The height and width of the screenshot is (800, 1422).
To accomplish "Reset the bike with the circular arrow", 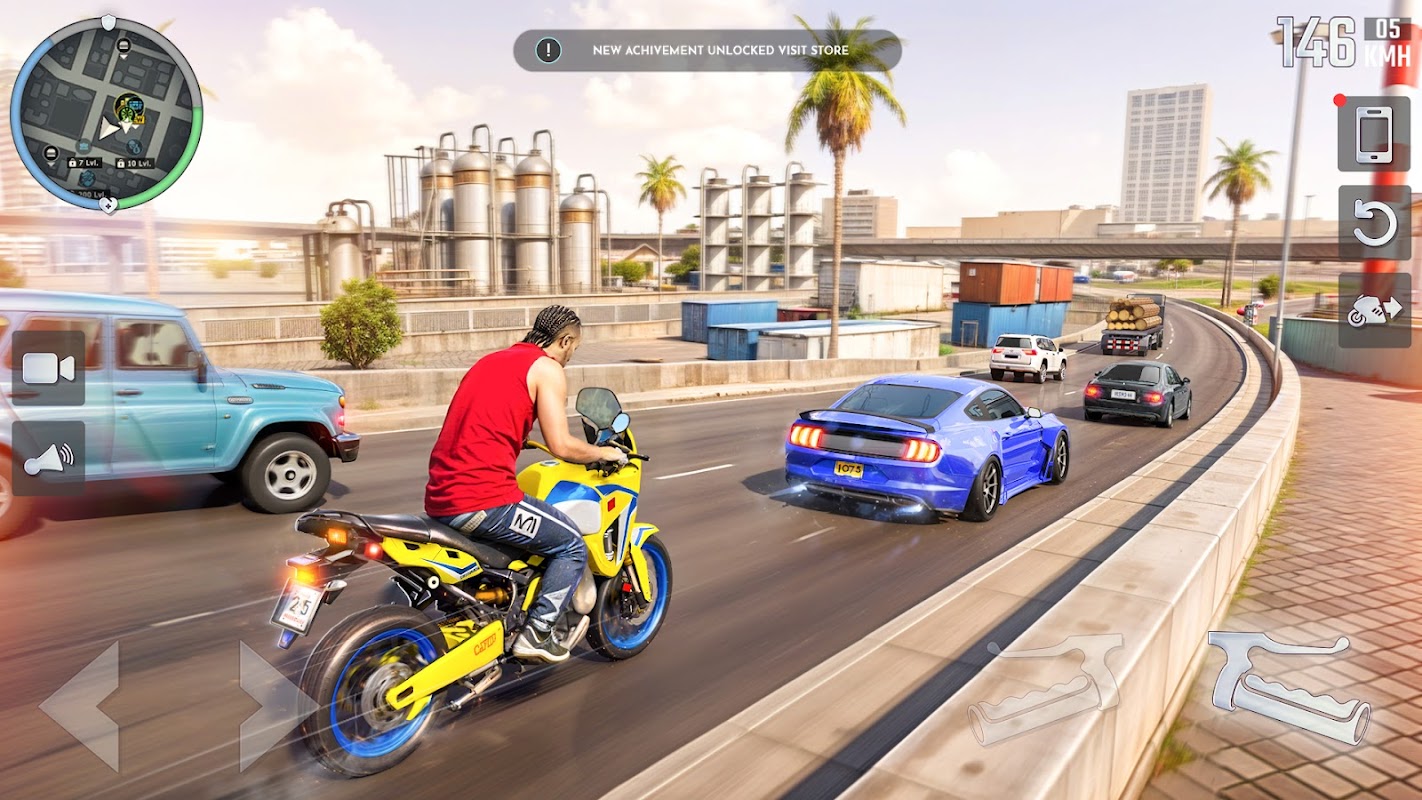I will coord(1374,223).
